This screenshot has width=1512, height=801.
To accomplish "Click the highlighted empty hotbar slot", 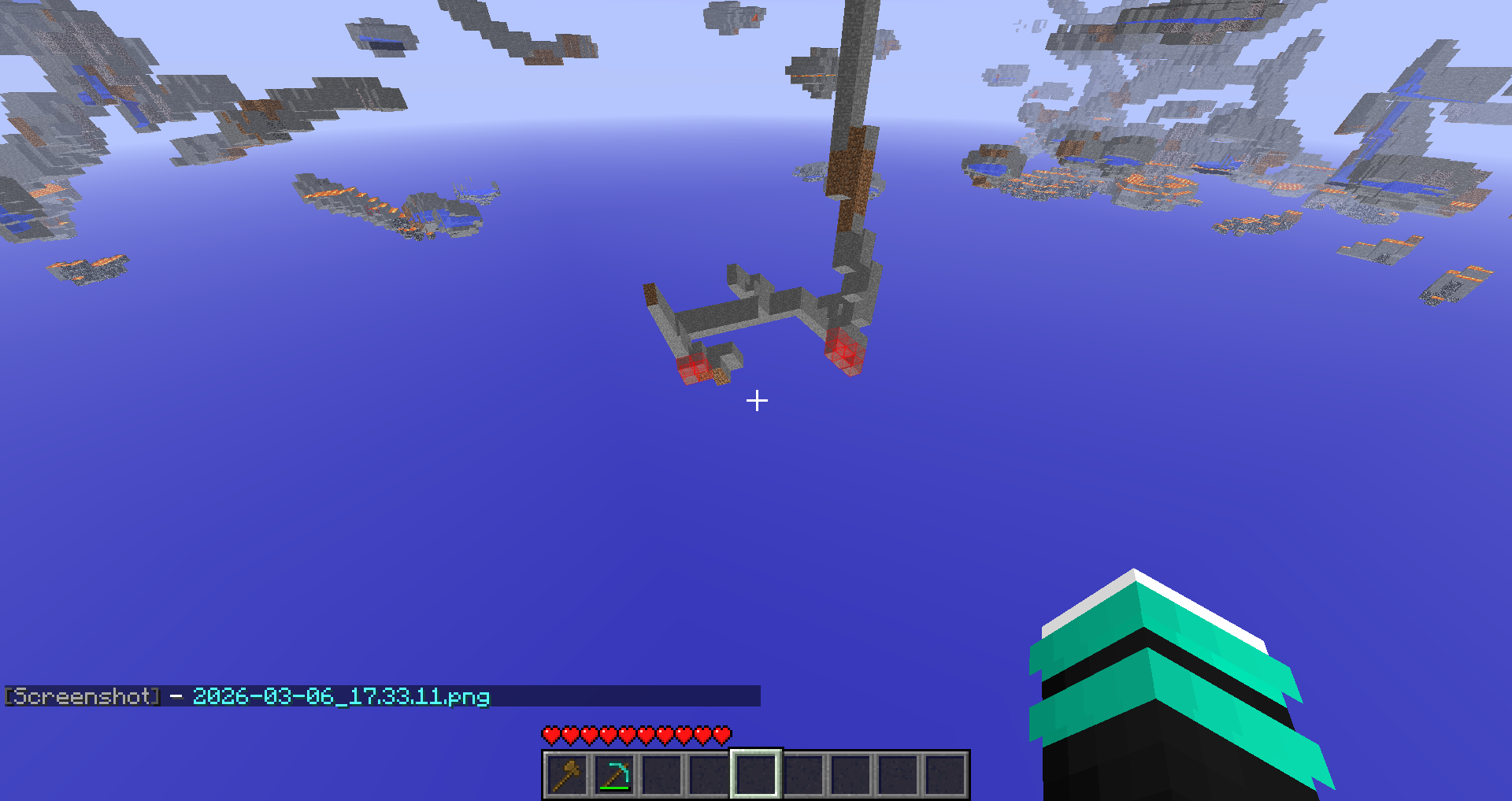I will tap(756, 775).
